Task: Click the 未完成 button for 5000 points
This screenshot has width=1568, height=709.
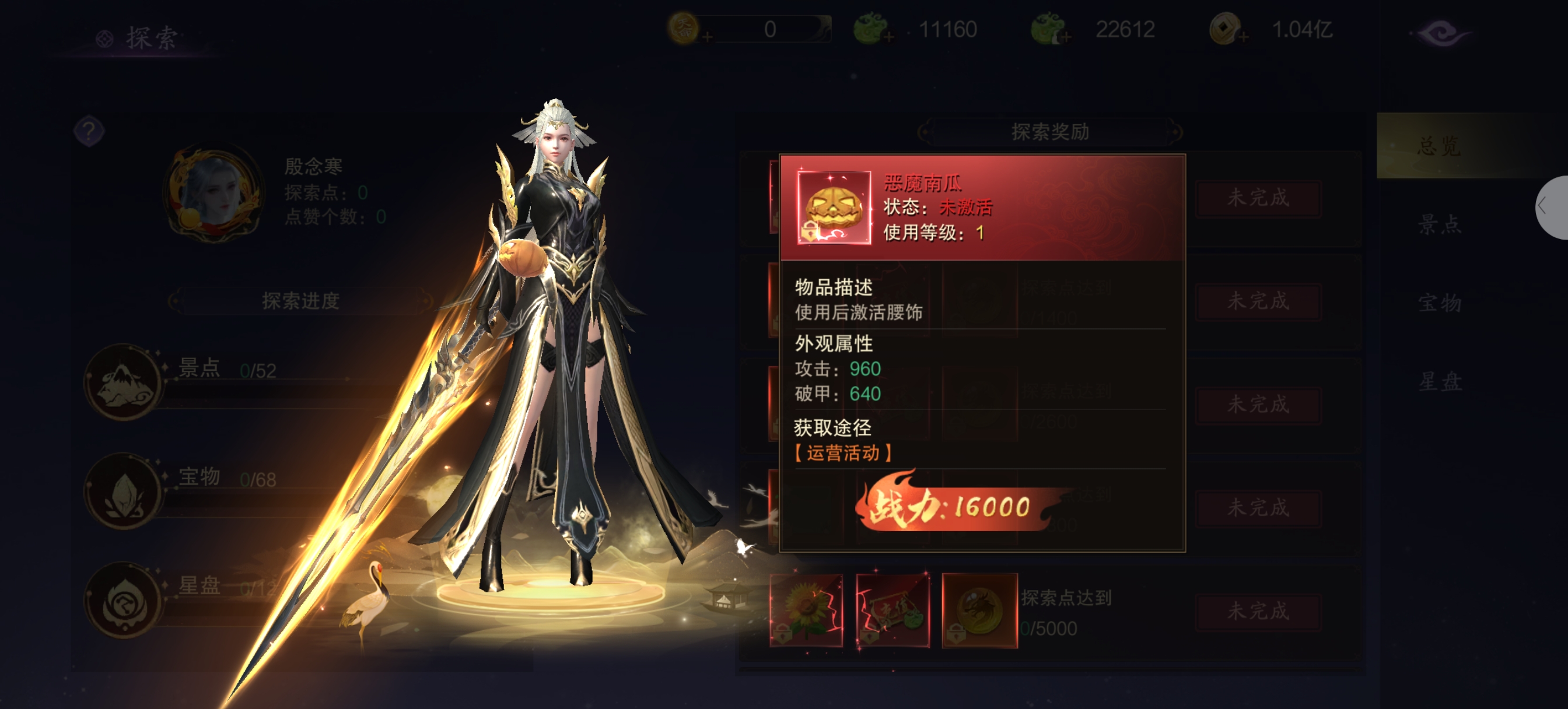Action: click(1258, 610)
